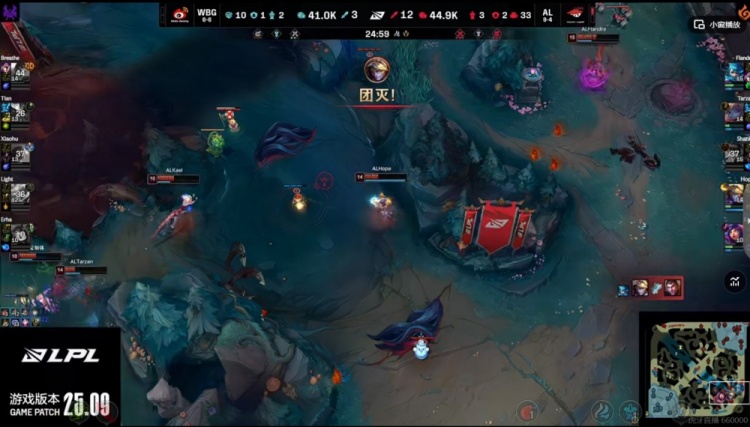Viewport: 750px width, 427px height.
Task: Click the AL team logo on scoreboard
Action: pos(576,15)
